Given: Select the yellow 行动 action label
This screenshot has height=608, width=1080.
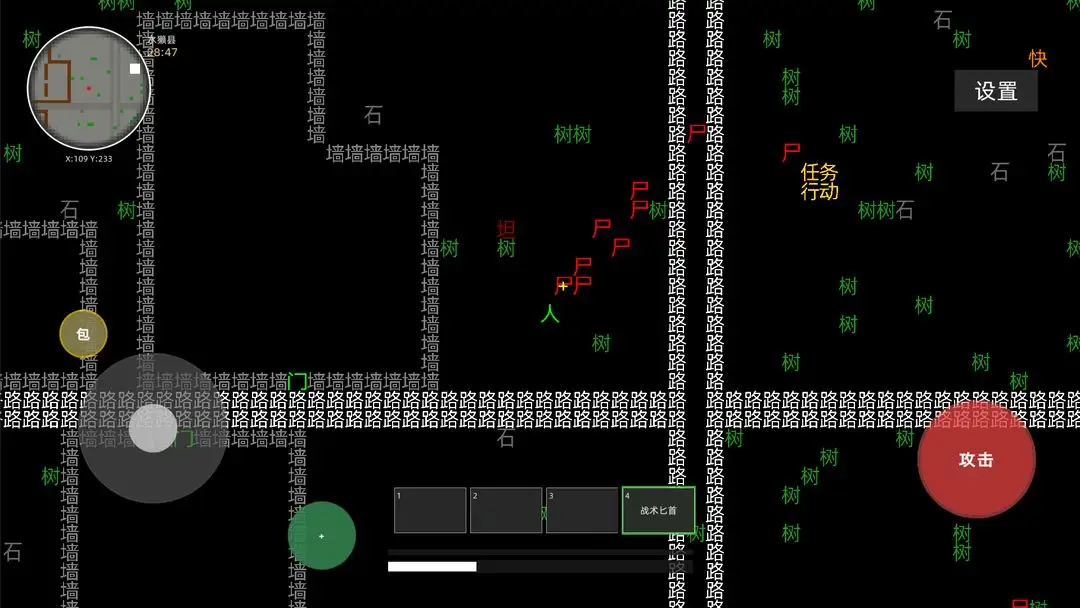Looking at the screenshot, I should pos(819,191).
